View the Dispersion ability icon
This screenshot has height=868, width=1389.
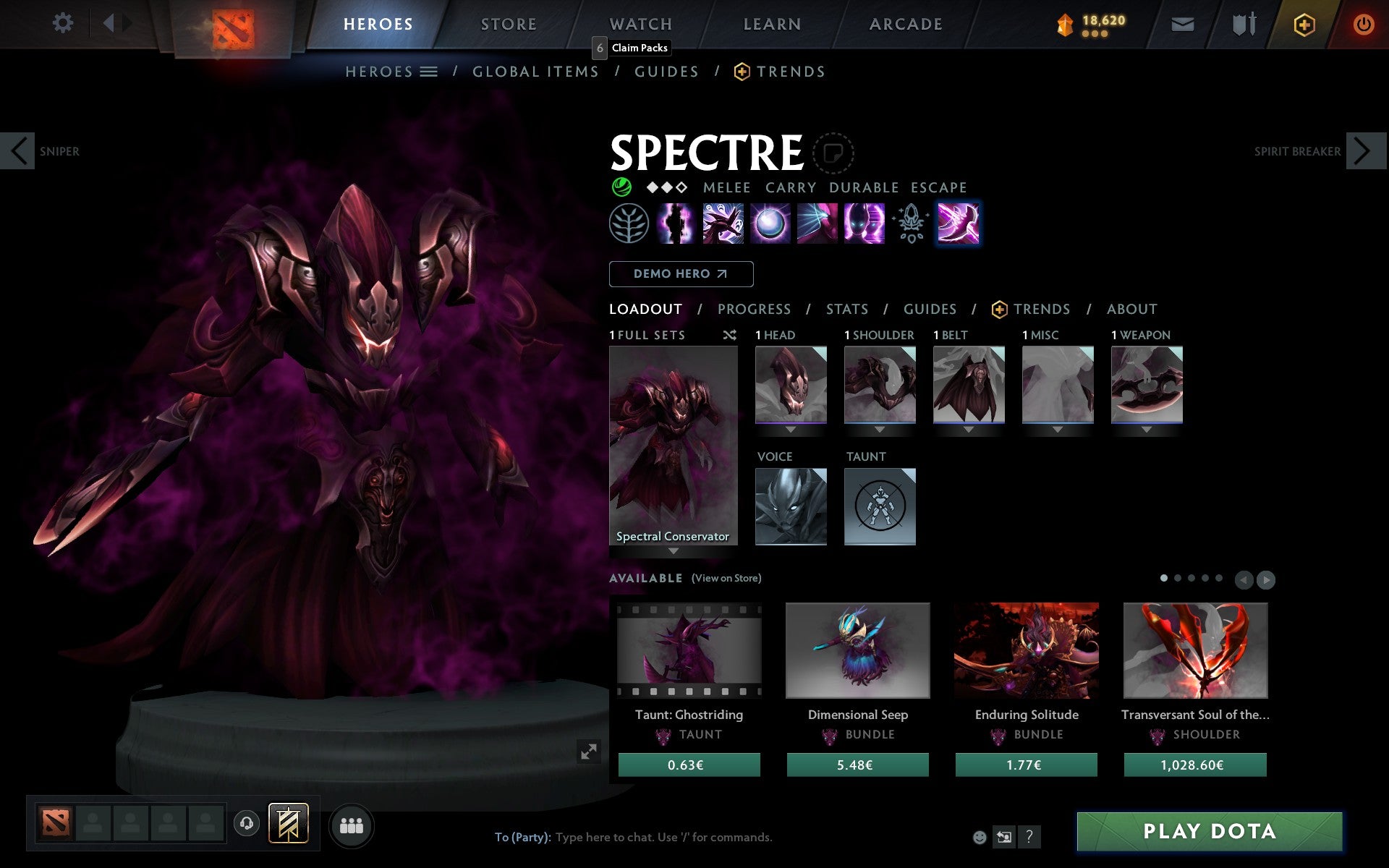point(771,224)
